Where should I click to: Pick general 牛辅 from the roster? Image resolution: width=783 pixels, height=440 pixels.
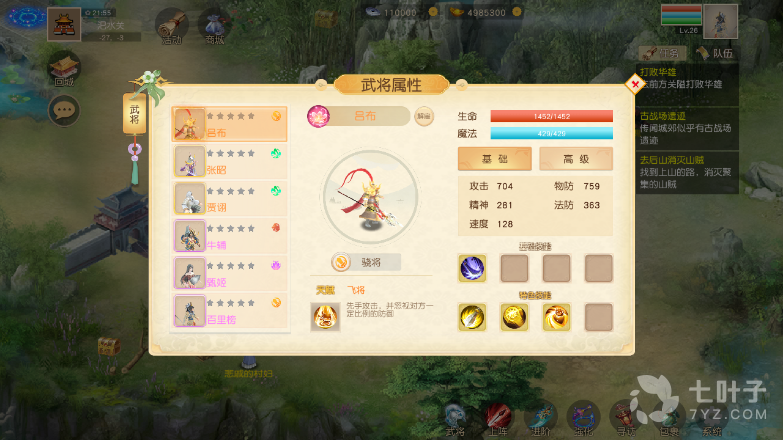(230, 236)
